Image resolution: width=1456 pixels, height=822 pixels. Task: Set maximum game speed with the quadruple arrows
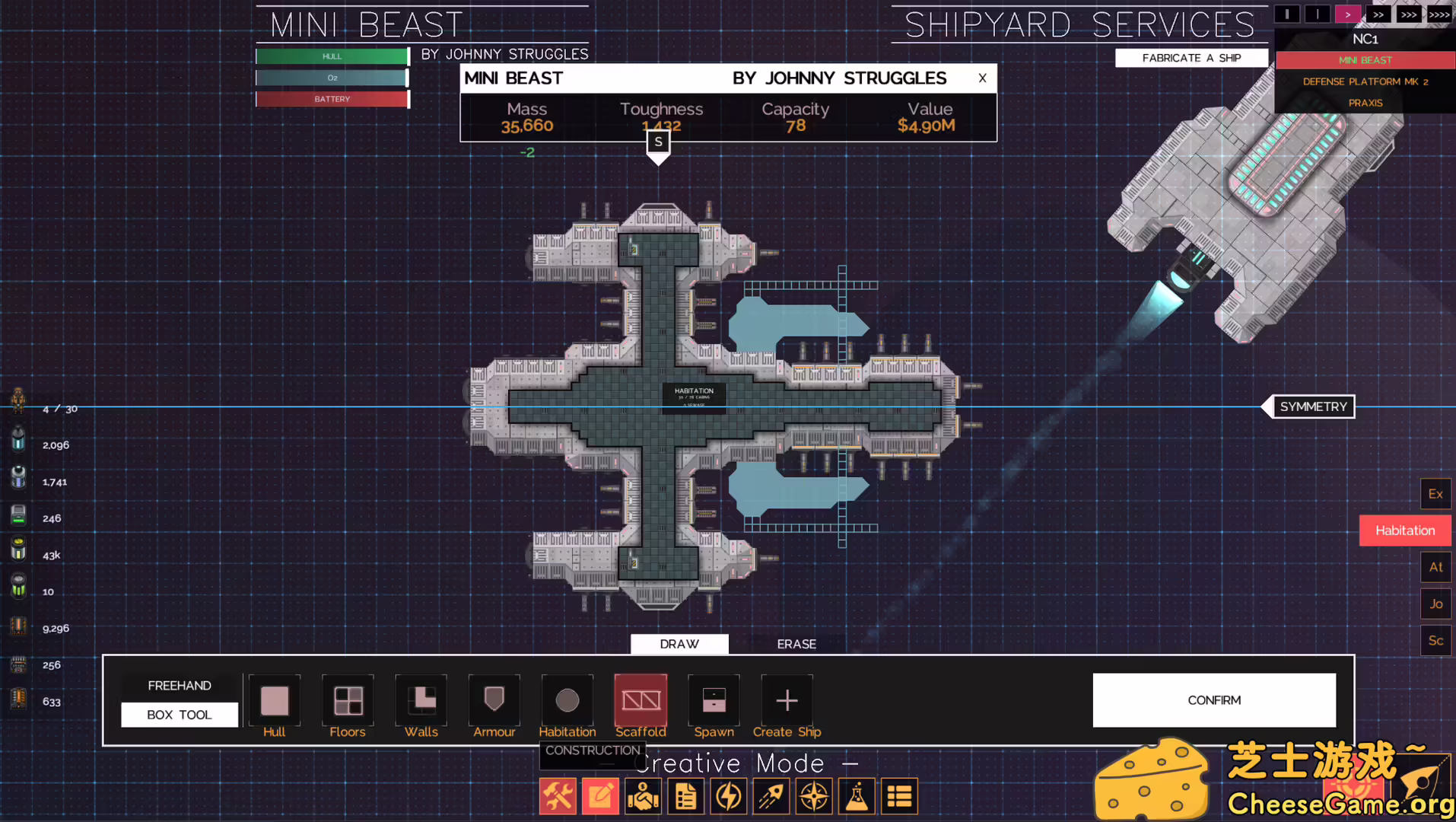(1439, 14)
